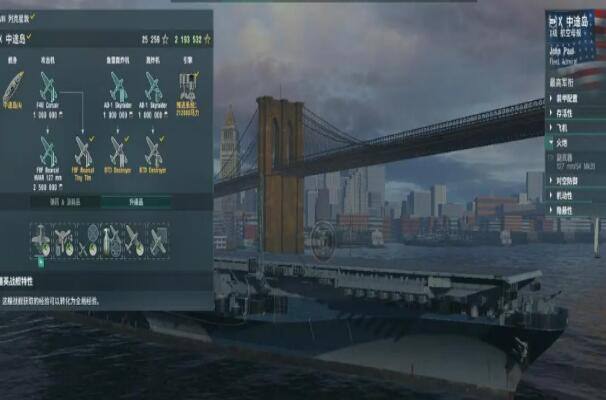The height and width of the screenshot is (400, 606).
Task: Expand the 对空防御 stats section
Action: [568, 181]
